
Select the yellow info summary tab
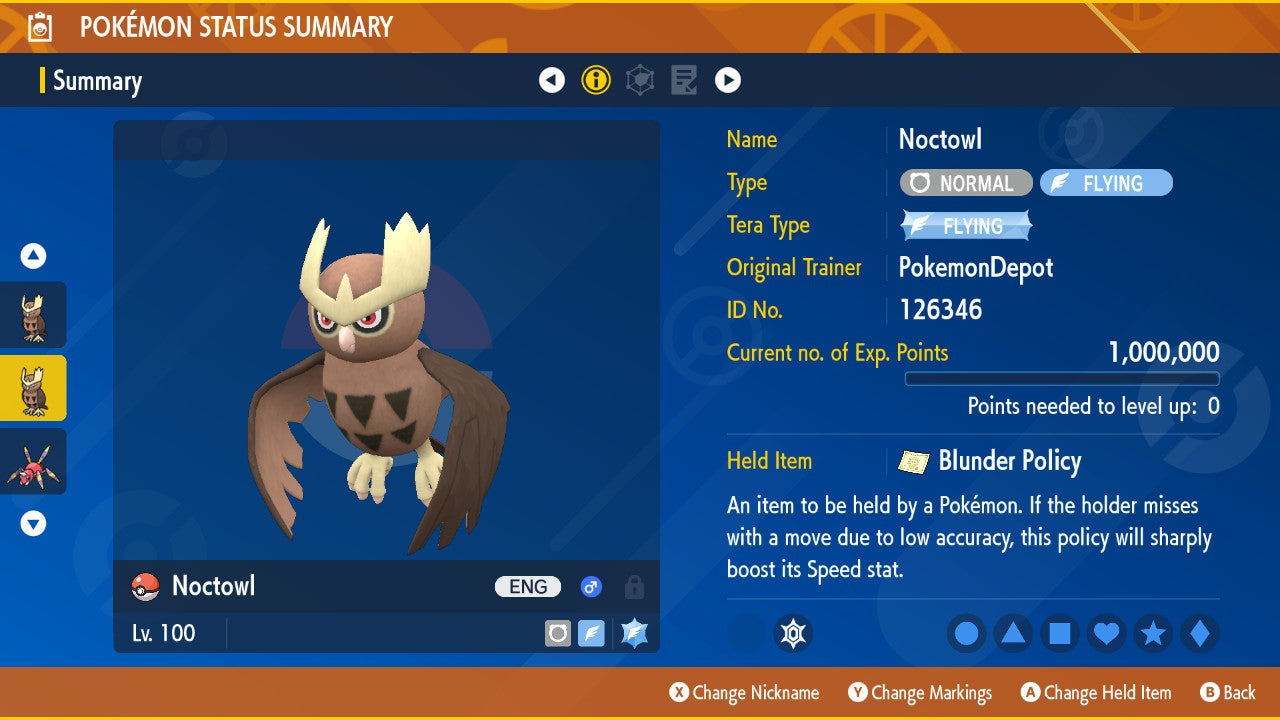coord(596,80)
